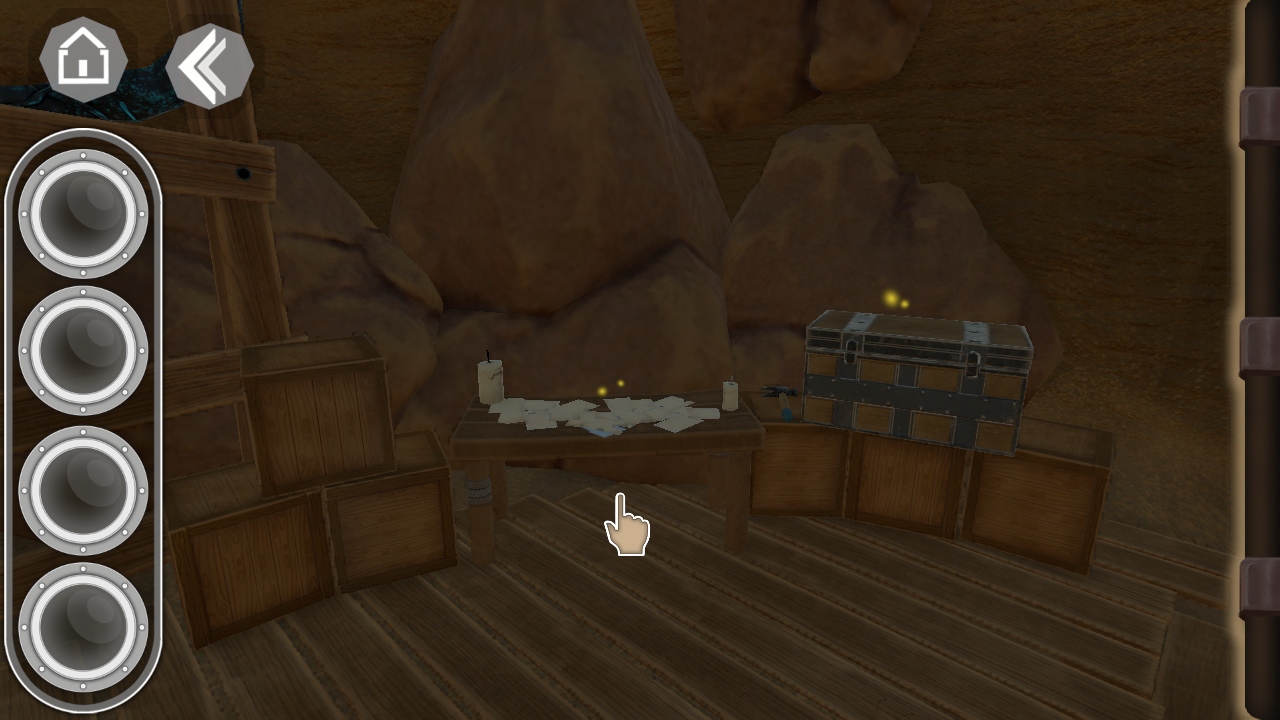The height and width of the screenshot is (720, 1280).
Task: Go back using the double-chevron arrow
Action: click(209, 62)
